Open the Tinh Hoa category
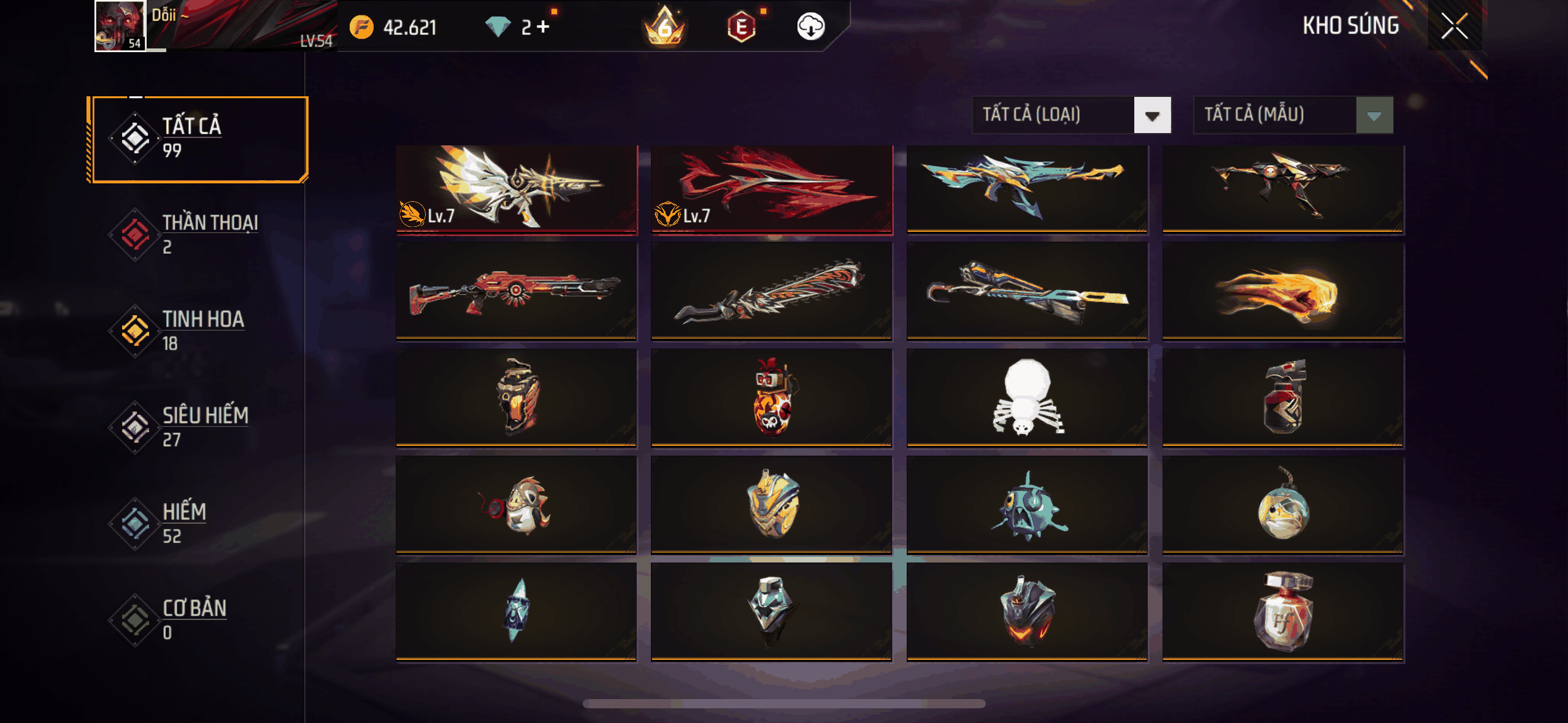 click(x=198, y=331)
